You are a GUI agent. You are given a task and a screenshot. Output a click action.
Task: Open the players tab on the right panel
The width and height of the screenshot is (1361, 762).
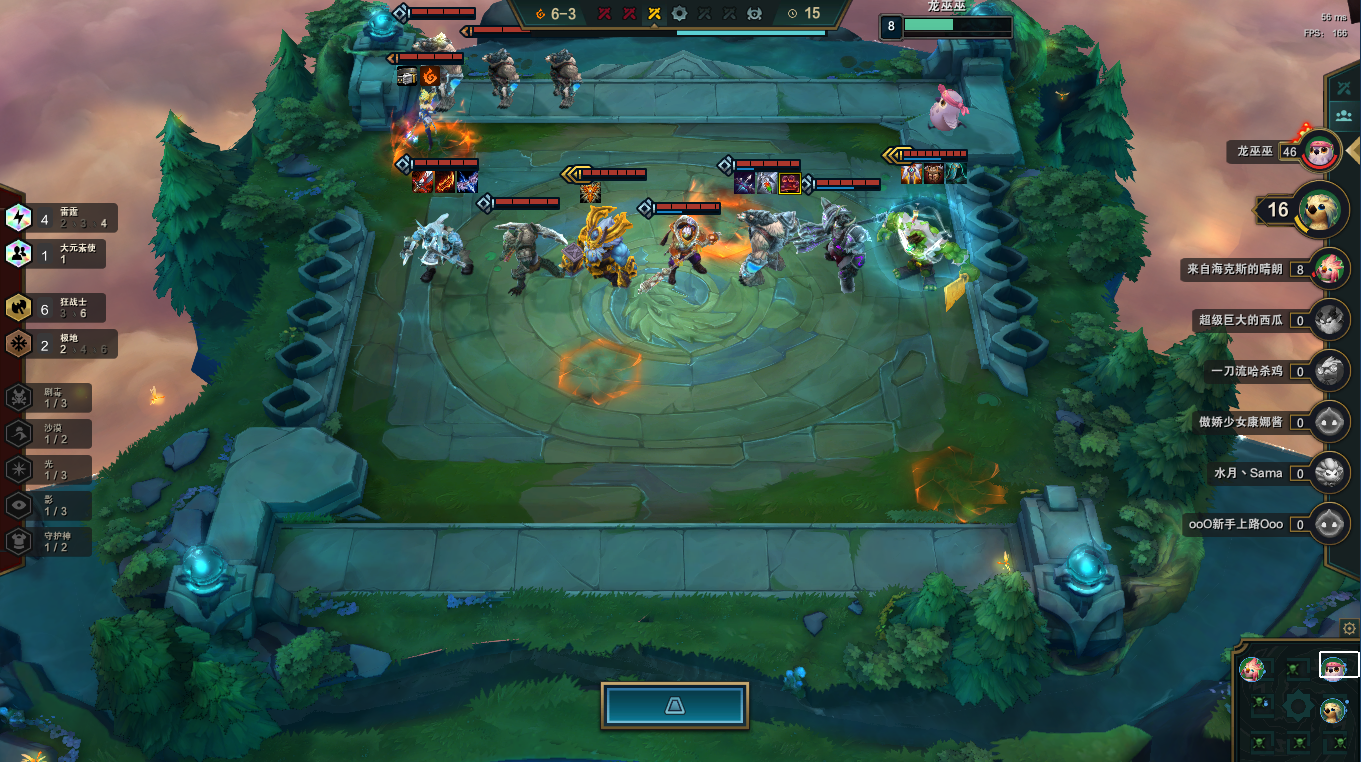(x=1343, y=116)
